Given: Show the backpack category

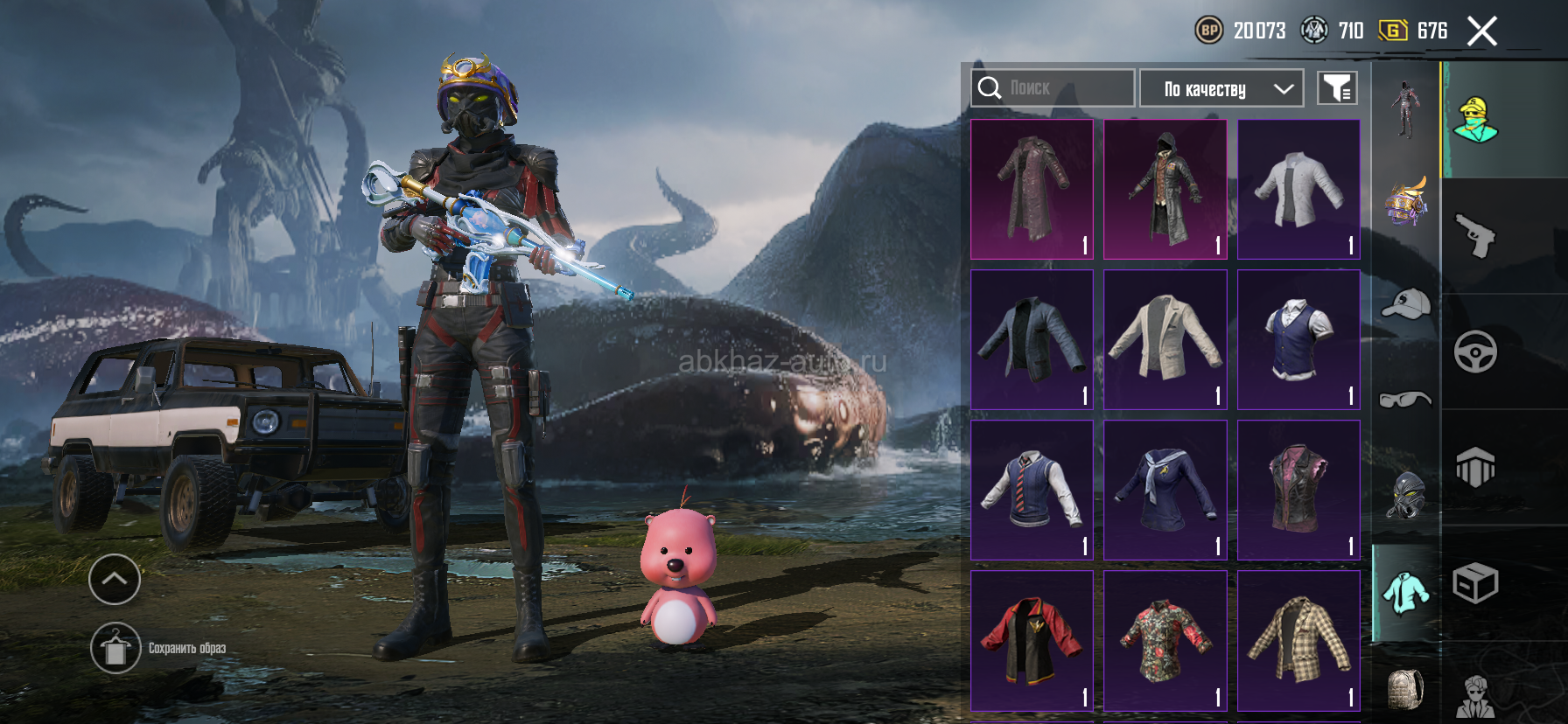Looking at the screenshot, I should [x=1405, y=689].
